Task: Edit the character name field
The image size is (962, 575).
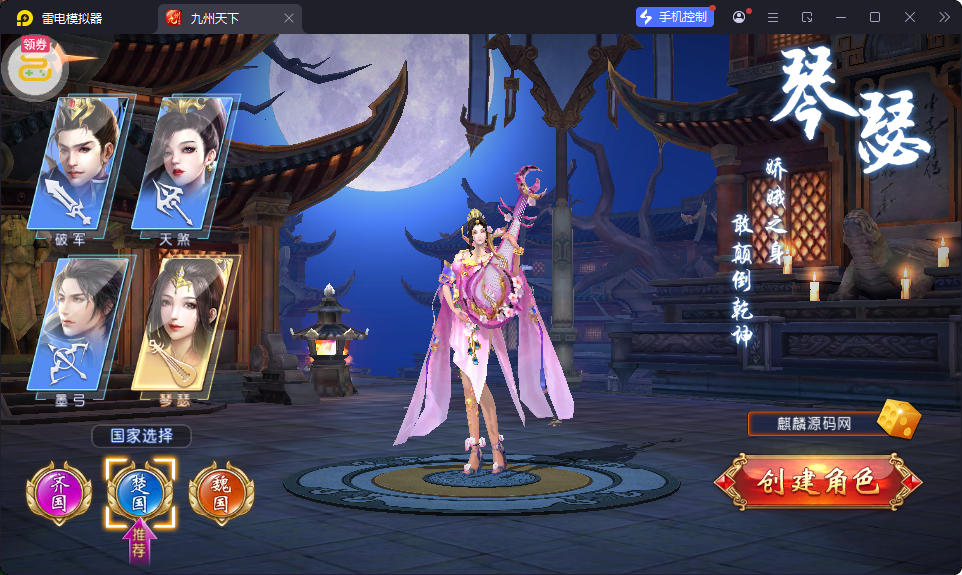Action: pyautogui.click(x=812, y=423)
